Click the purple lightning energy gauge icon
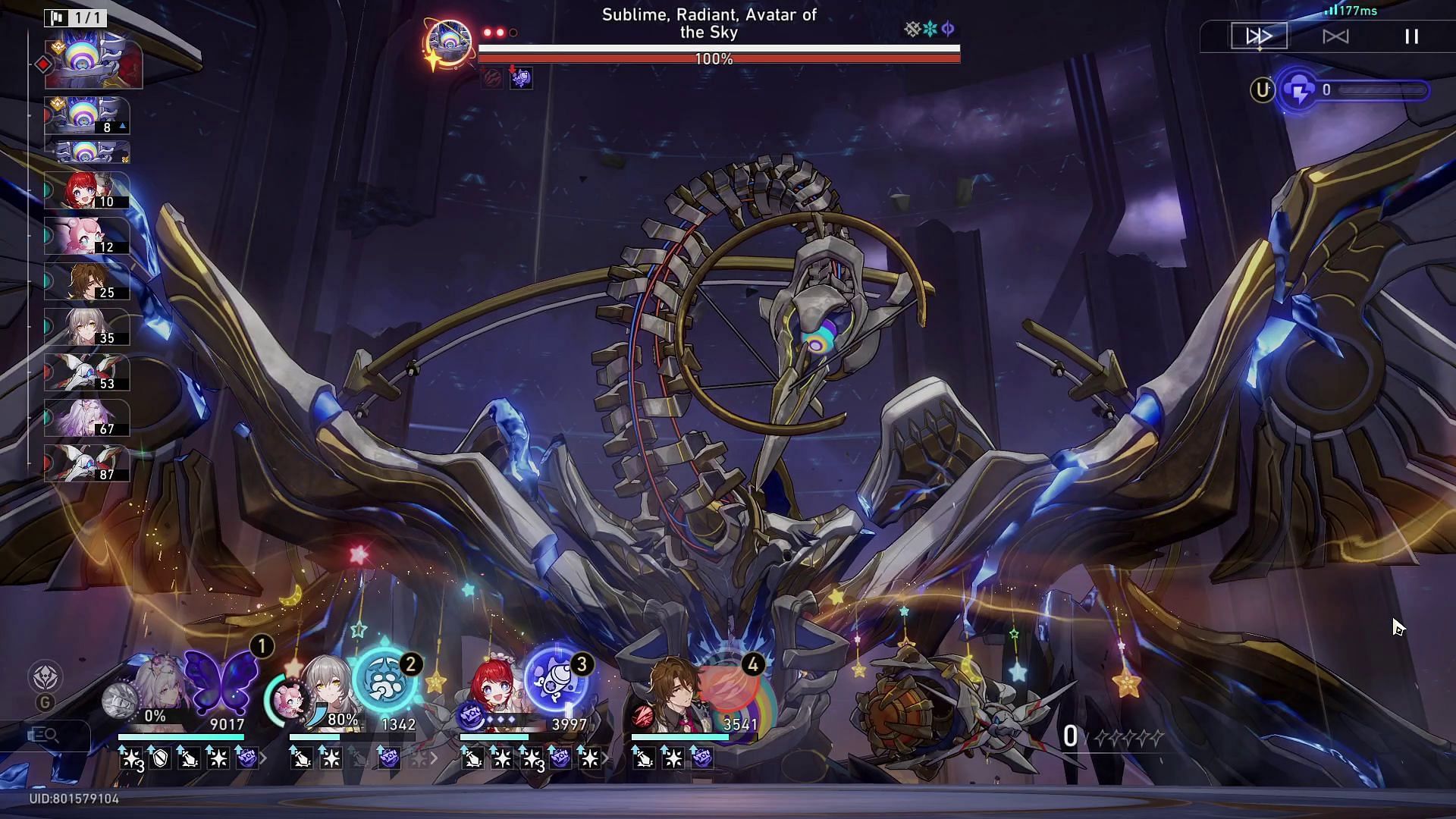Image resolution: width=1456 pixels, height=819 pixels. coord(1299,91)
